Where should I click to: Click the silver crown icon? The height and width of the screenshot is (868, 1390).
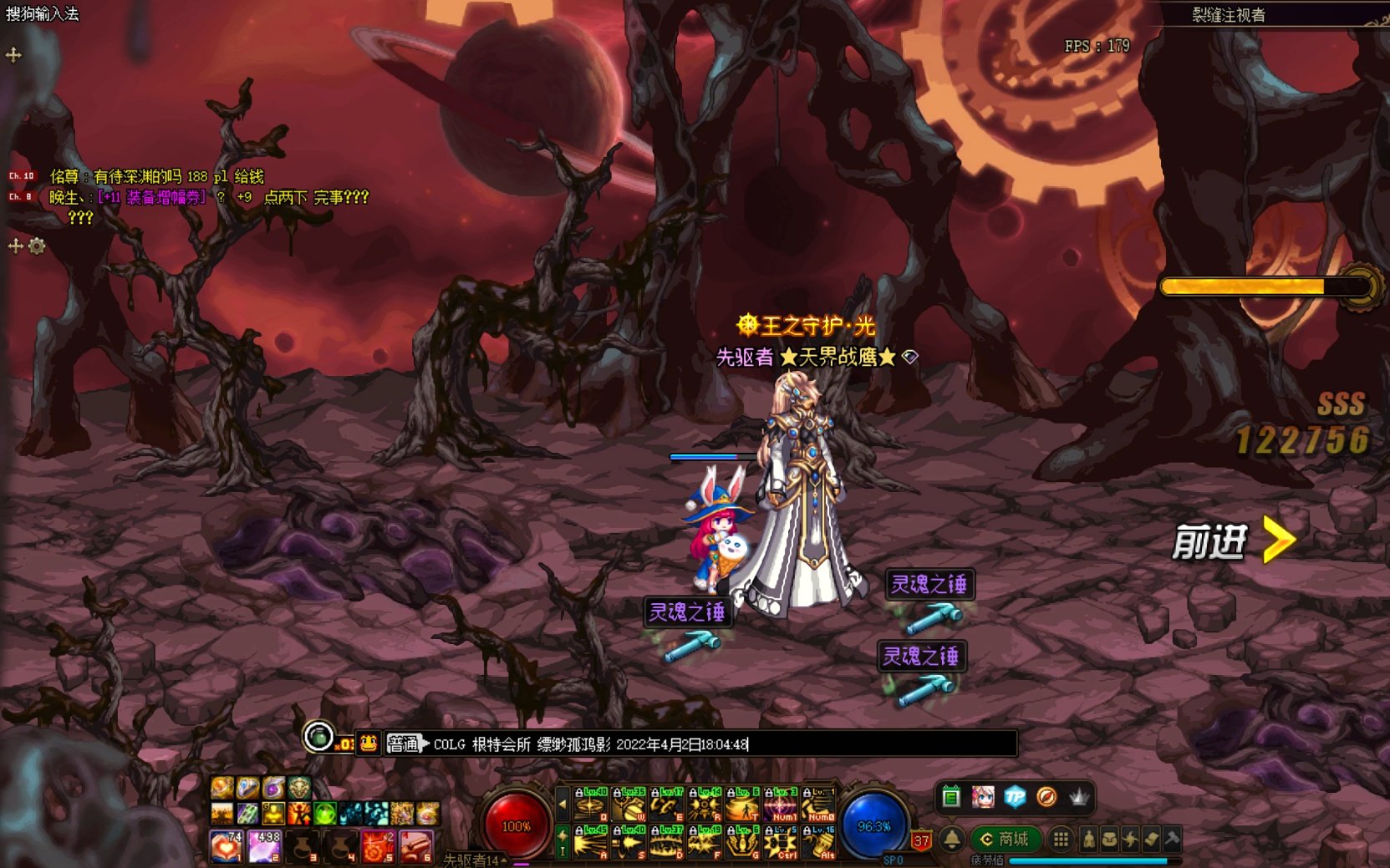coord(1079,797)
